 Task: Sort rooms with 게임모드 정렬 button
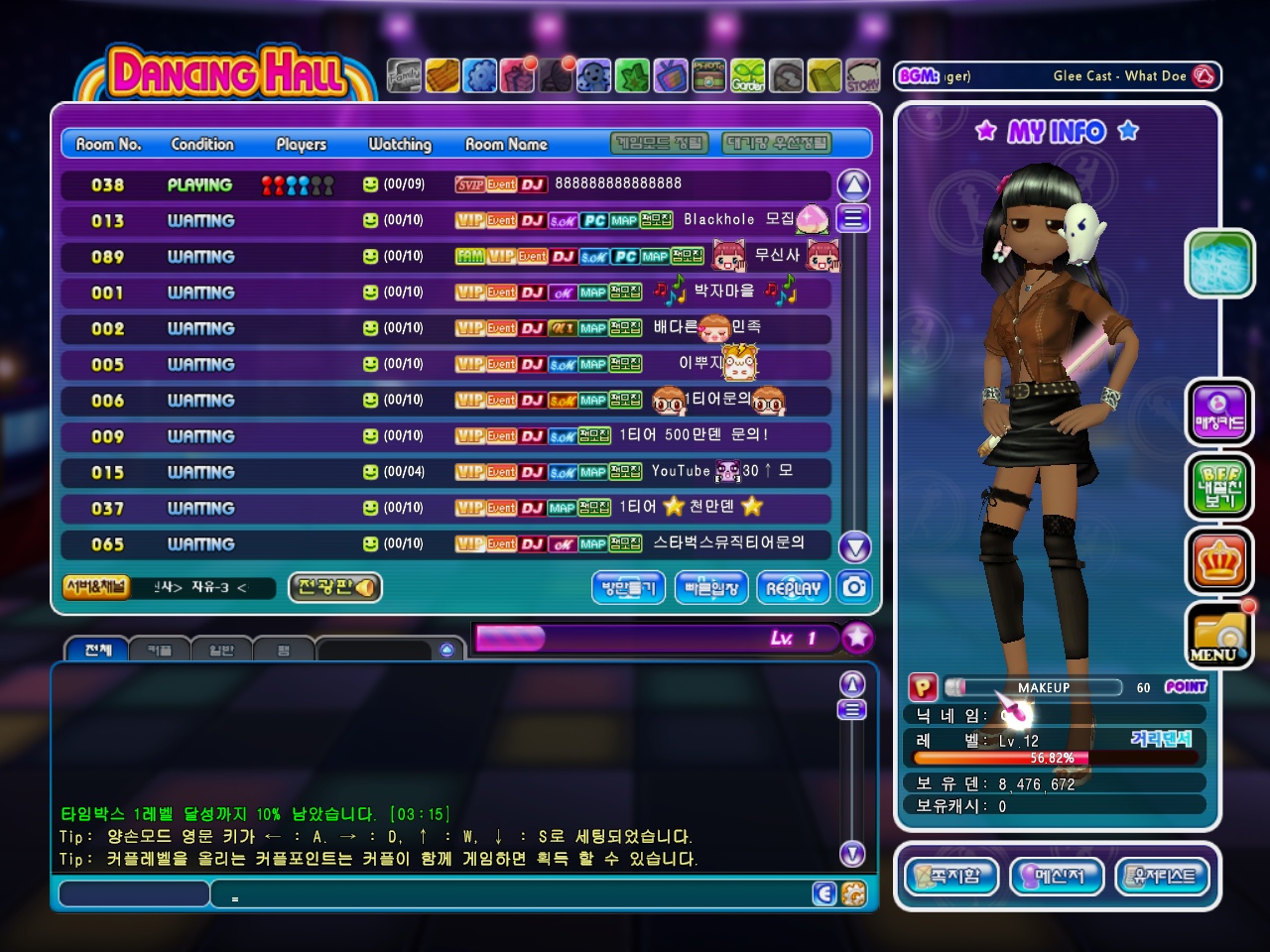(660, 144)
